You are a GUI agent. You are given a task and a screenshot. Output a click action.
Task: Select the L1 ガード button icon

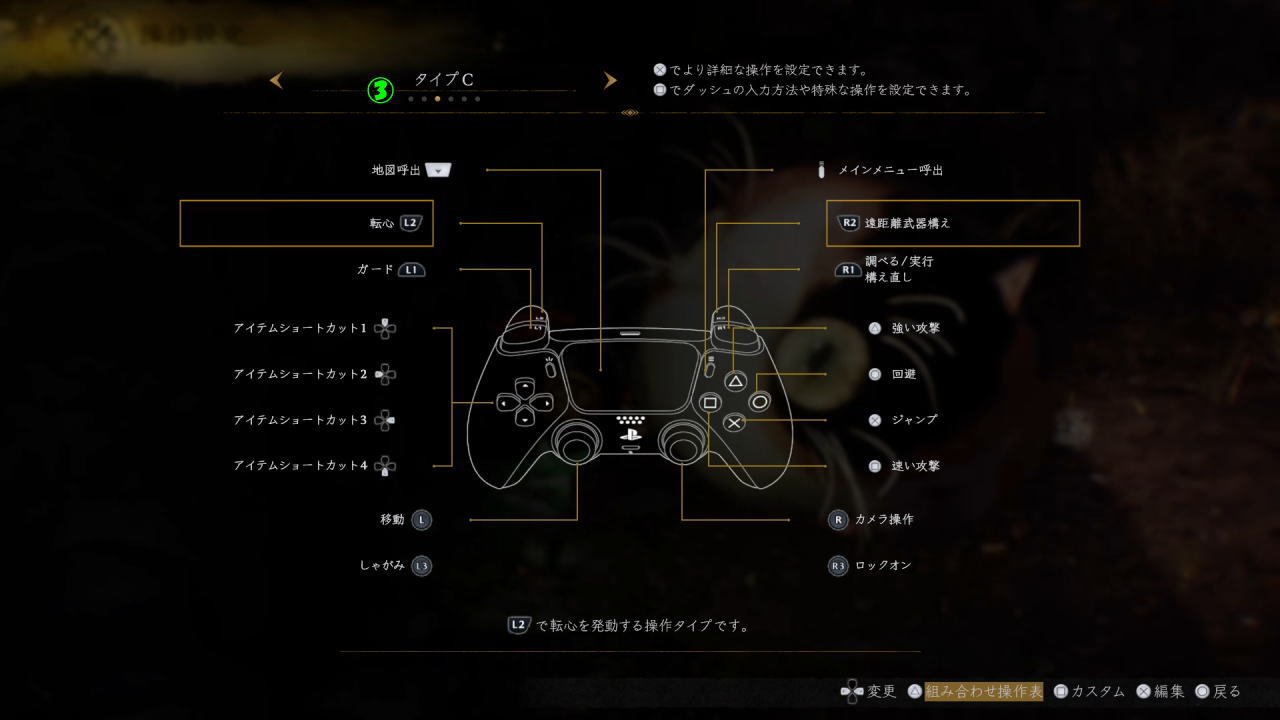[x=410, y=270]
